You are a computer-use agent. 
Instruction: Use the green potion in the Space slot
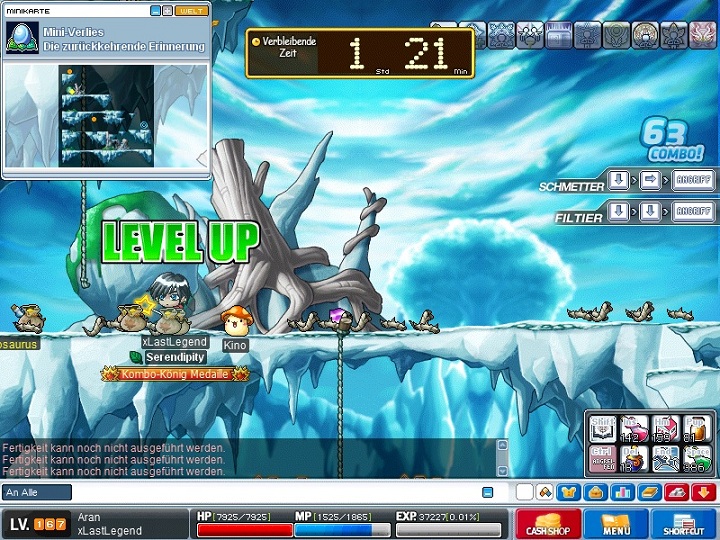click(x=697, y=458)
